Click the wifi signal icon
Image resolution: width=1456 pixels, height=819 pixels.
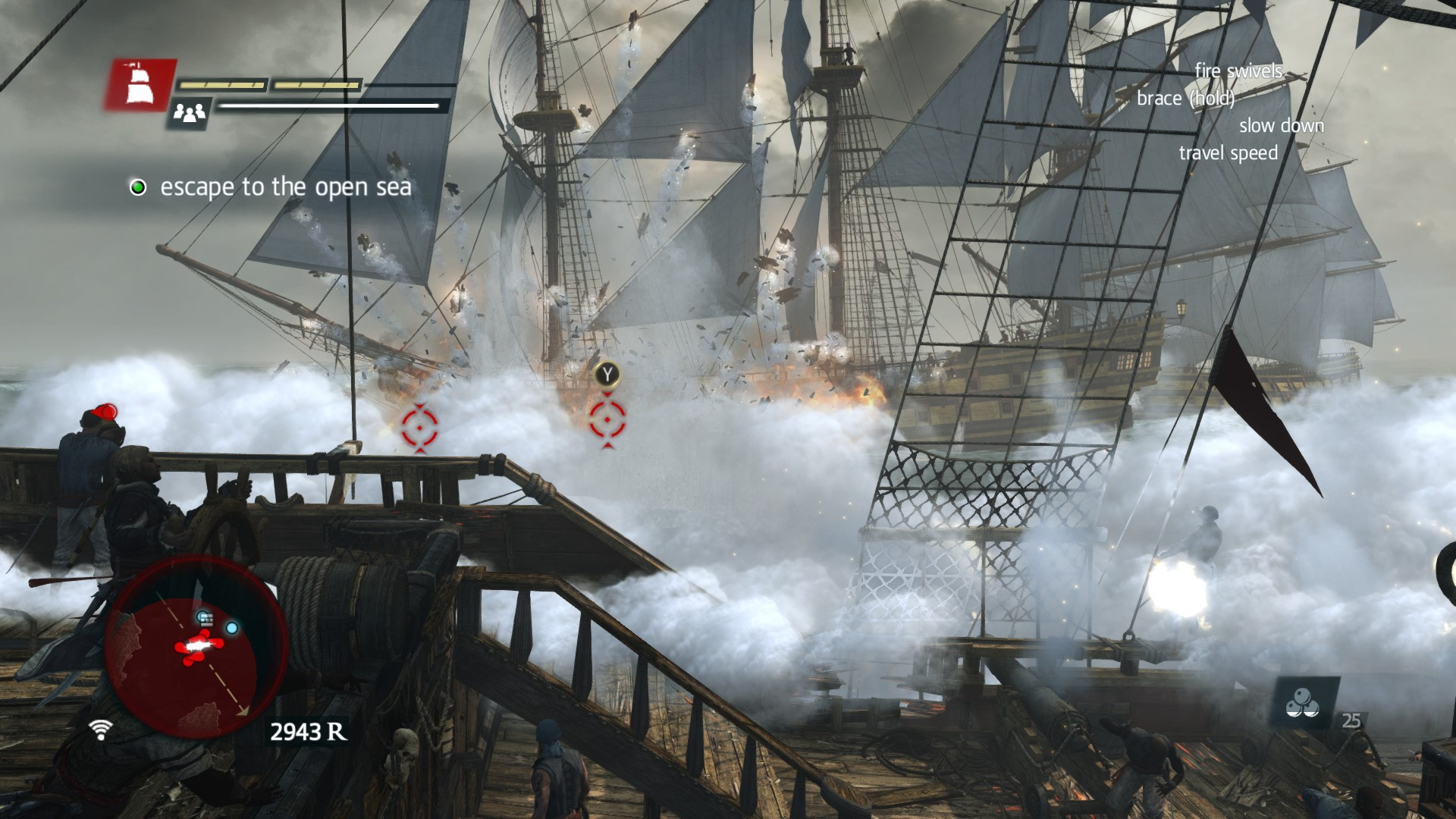(x=100, y=729)
